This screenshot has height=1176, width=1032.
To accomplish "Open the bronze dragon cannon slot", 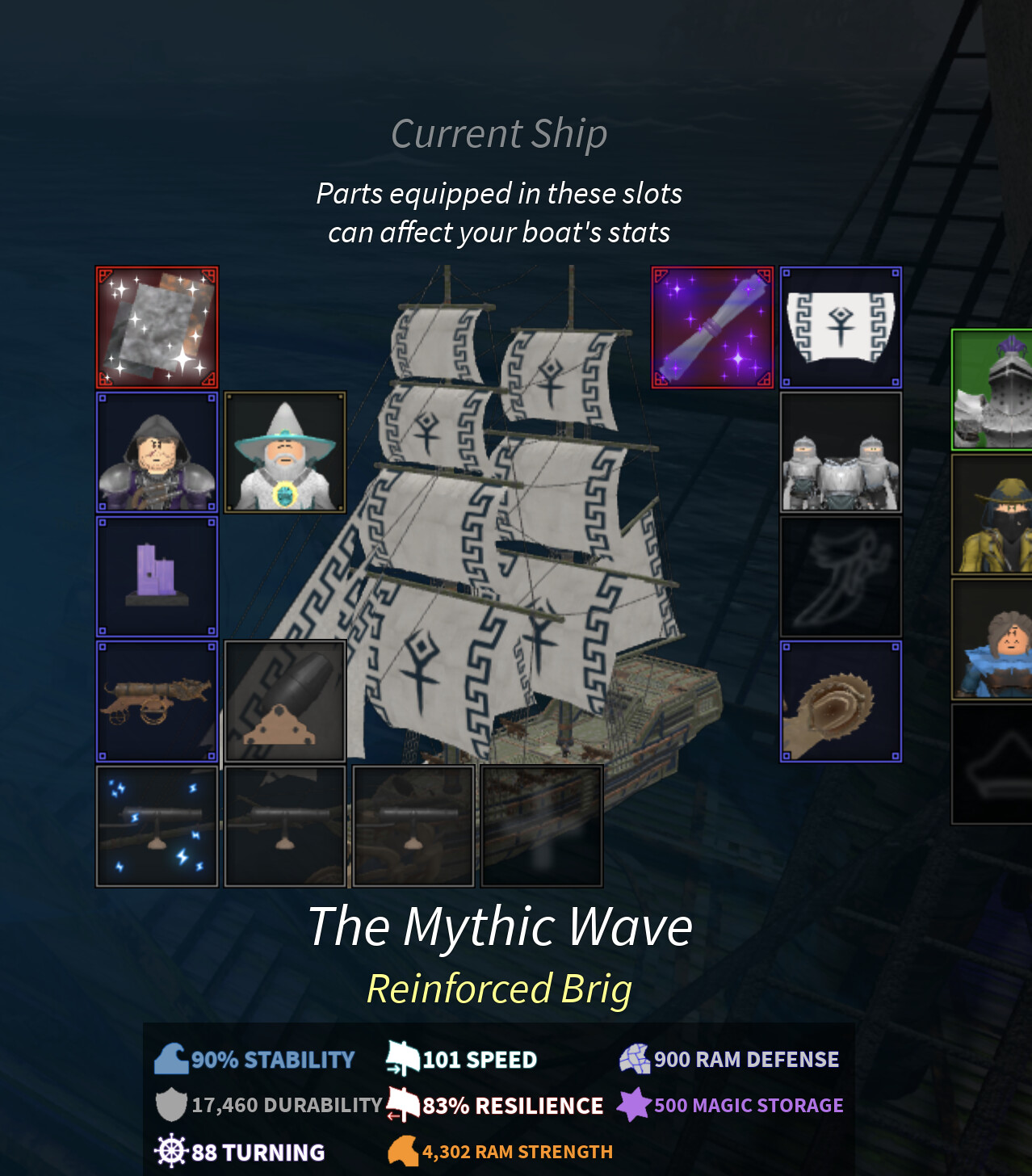I will click(157, 701).
